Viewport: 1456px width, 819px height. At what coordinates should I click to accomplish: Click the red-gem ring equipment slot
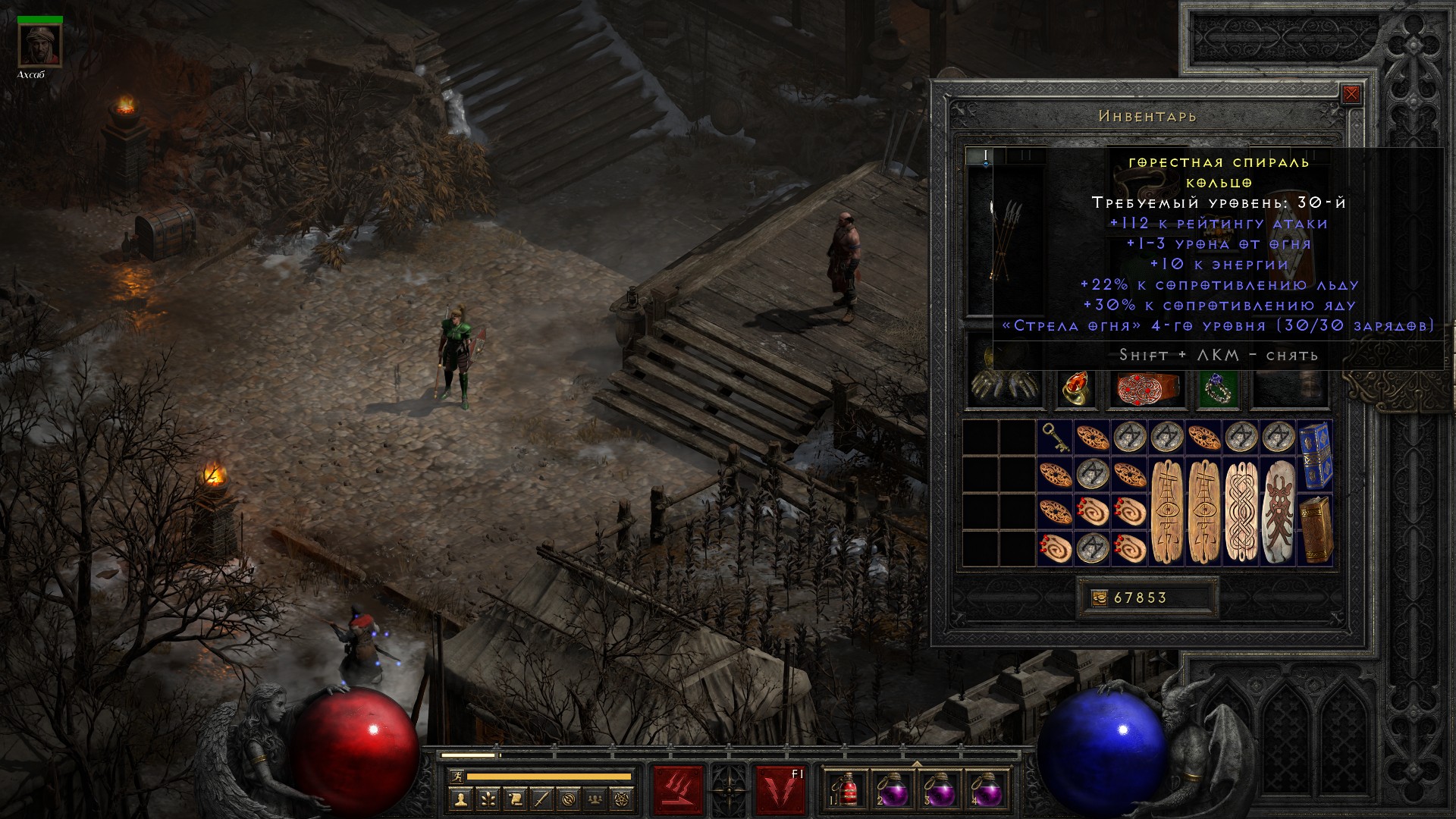coord(1076,388)
